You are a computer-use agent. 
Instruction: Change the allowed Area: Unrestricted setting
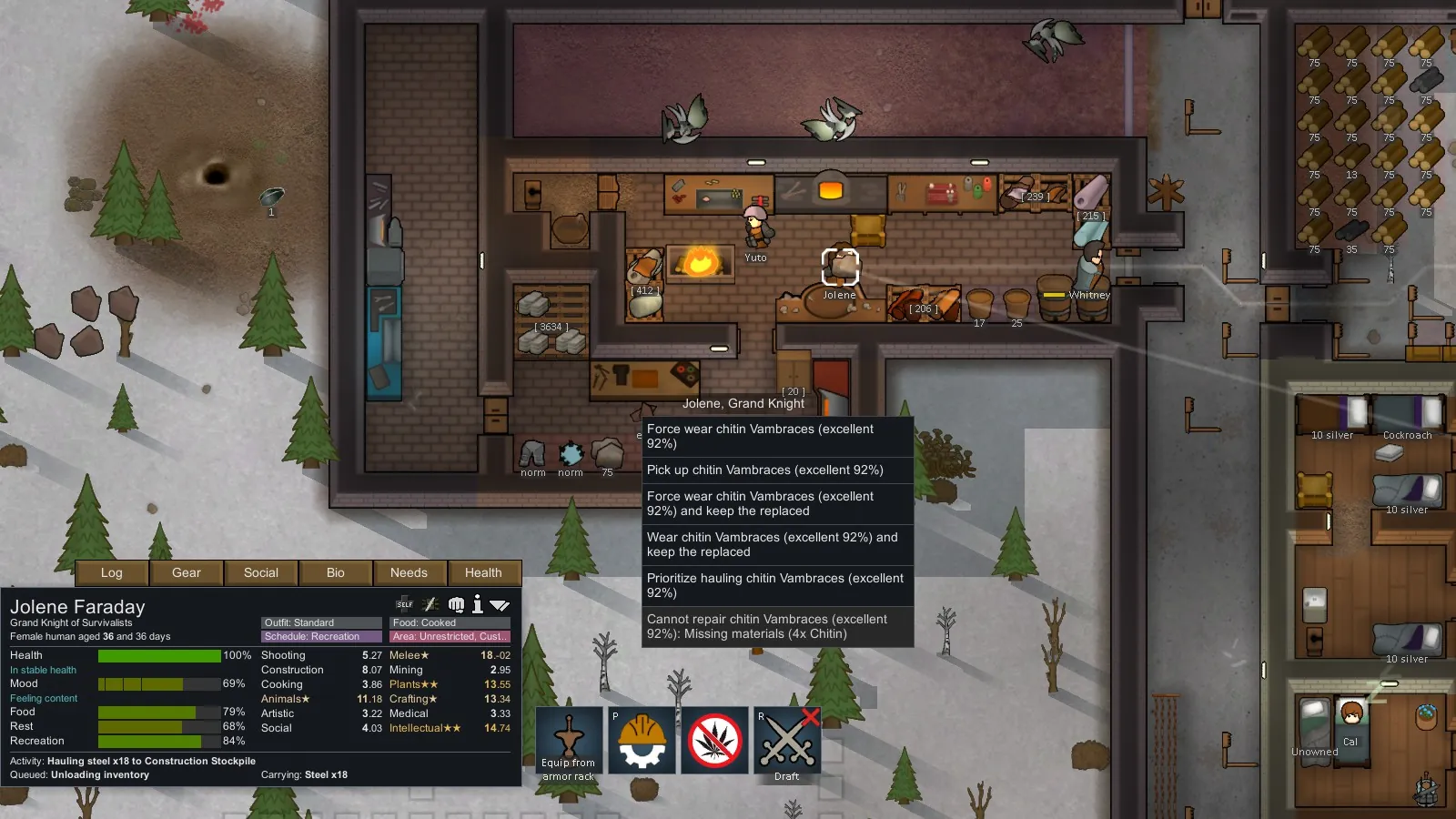click(450, 637)
